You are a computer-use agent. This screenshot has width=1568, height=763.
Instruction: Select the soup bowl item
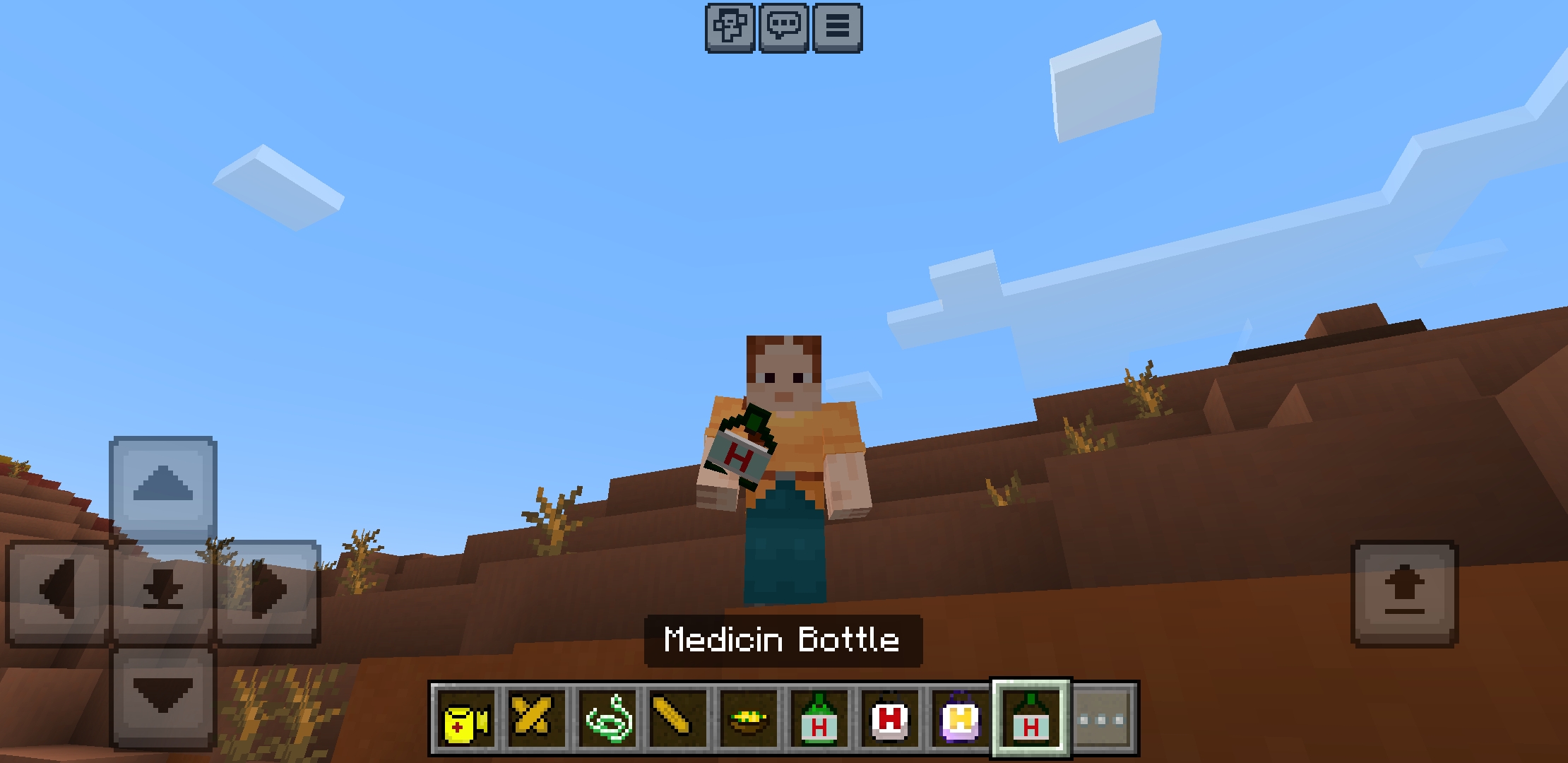point(749,718)
